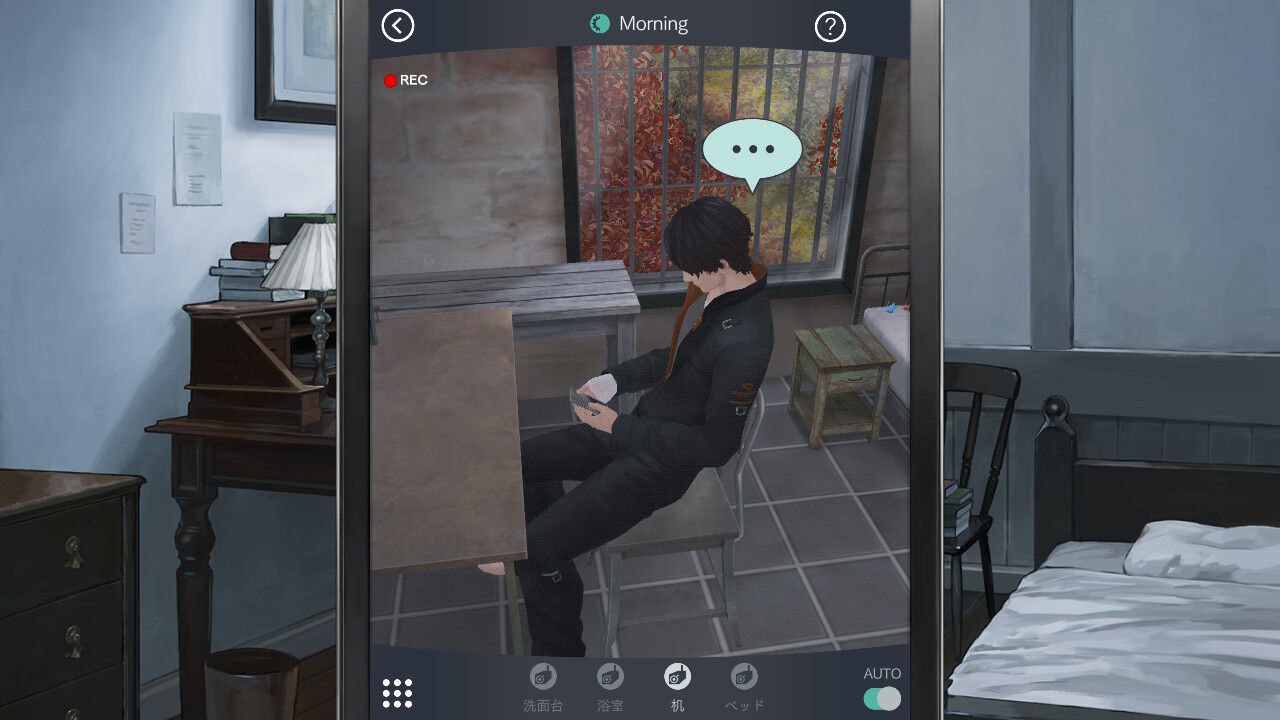This screenshot has height=720, width=1280.
Task: Tap the AUTO label above the switch
Action: 881,671
